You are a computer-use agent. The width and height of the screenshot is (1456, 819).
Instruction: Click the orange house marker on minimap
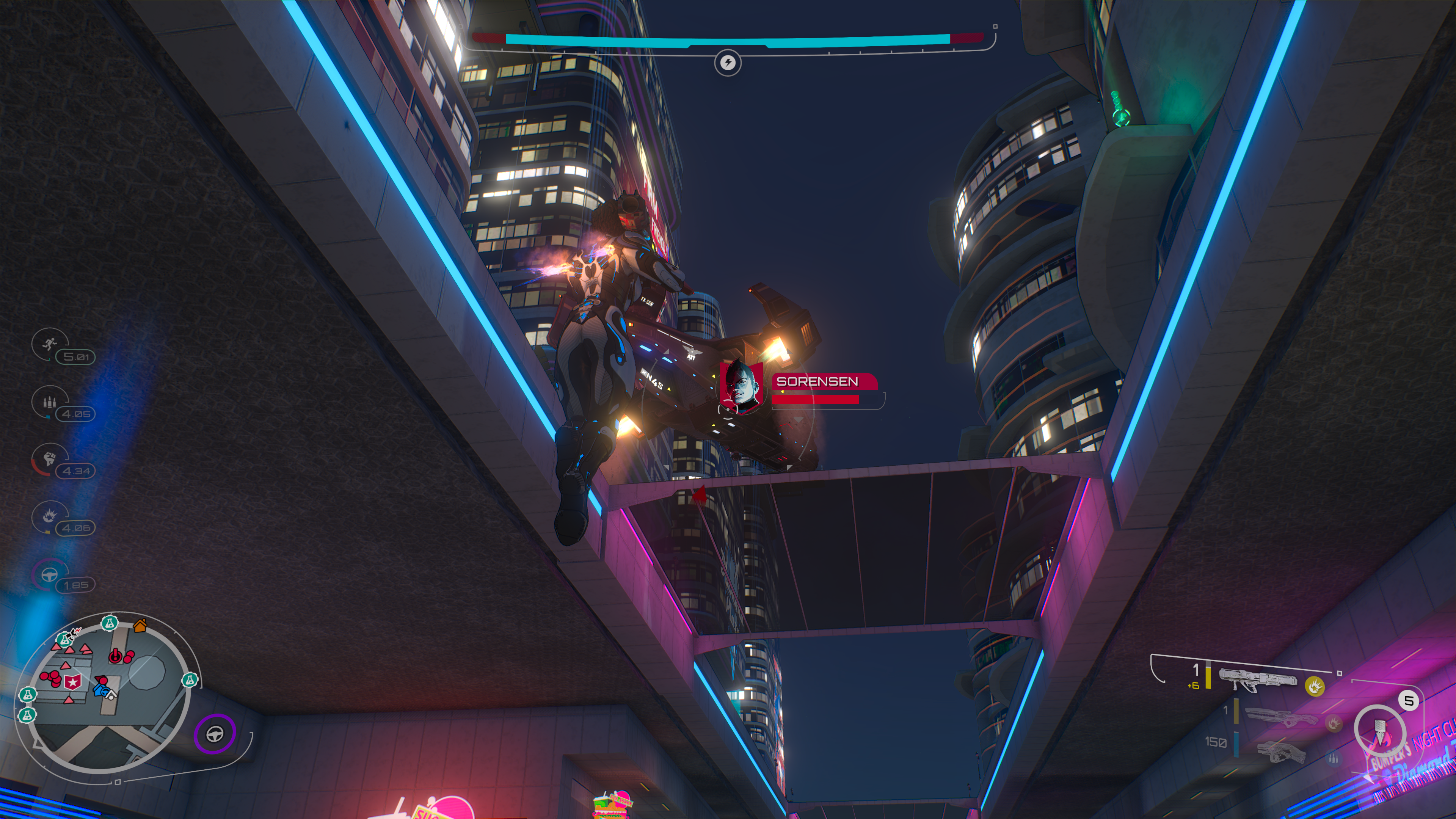[140, 625]
